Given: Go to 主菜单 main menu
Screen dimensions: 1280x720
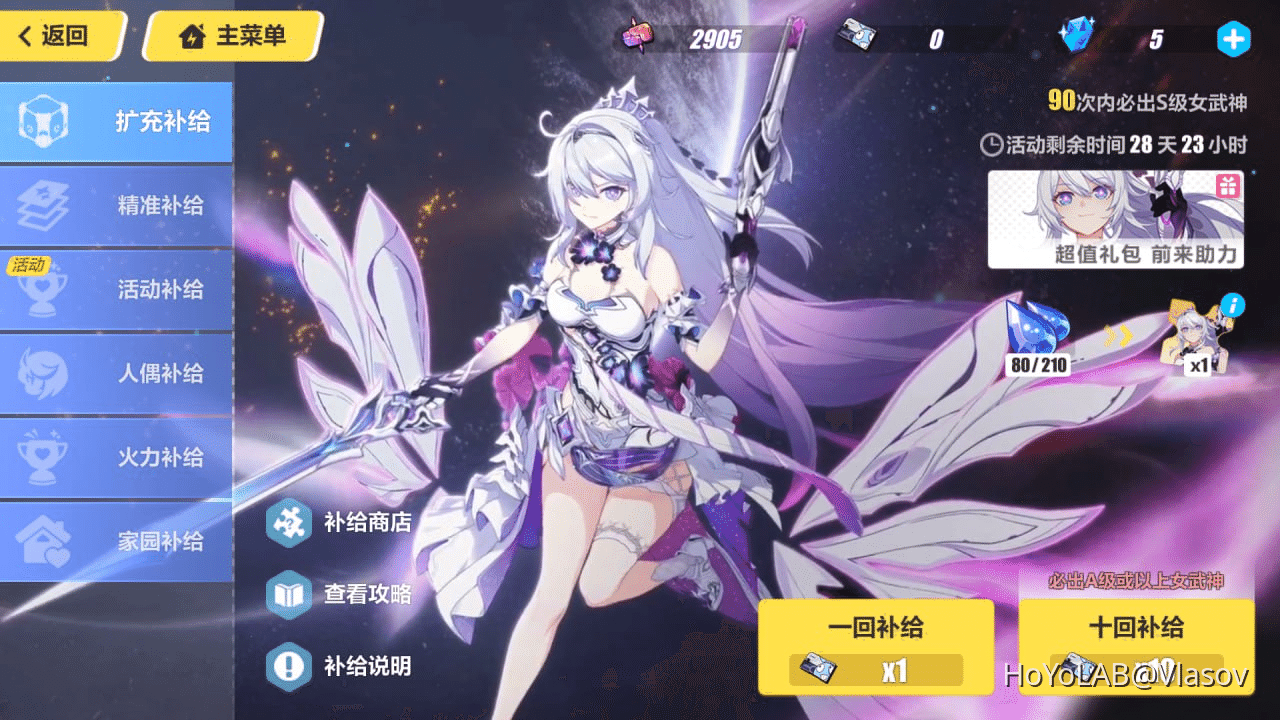Looking at the screenshot, I should (x=232, y=35).
